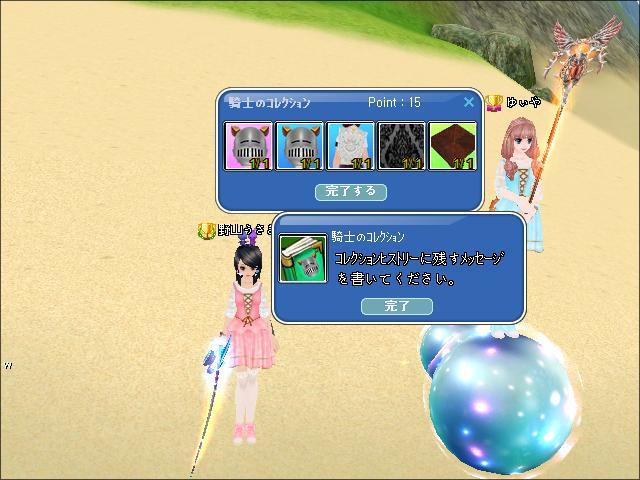Confirm the message prompt with 完了

[397, 306]
